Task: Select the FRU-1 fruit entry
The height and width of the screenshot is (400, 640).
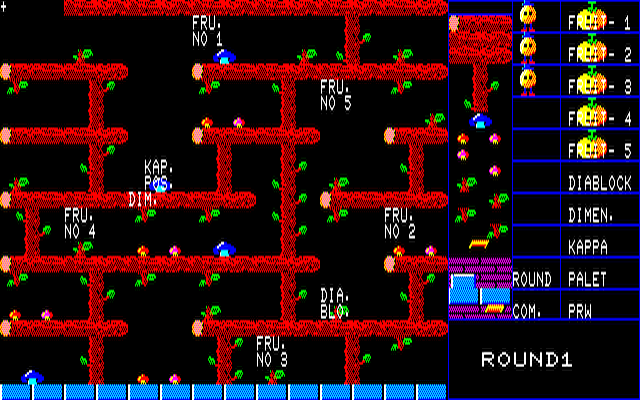Action: pos(599,20)
